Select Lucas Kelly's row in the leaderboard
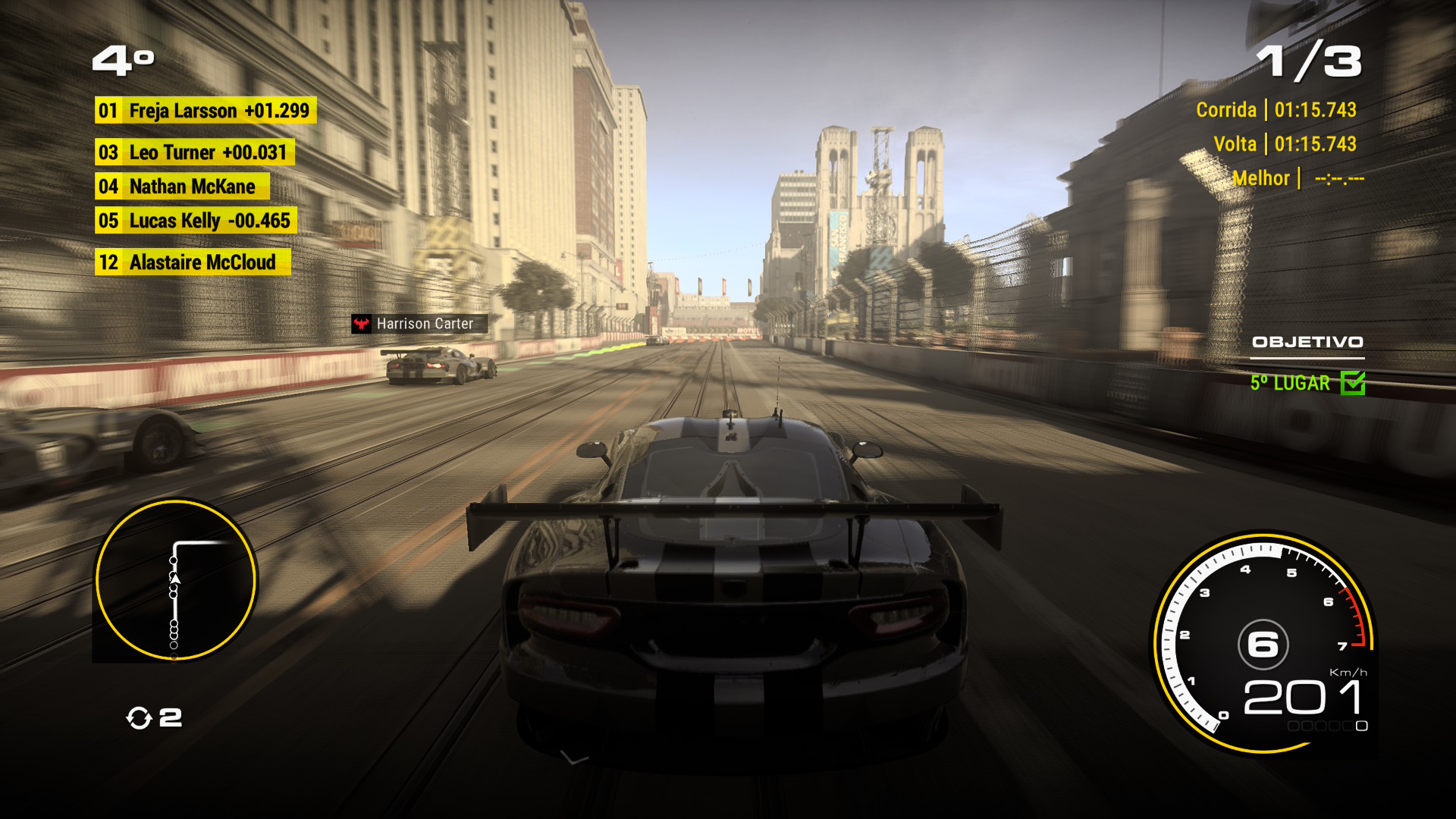 pos(195,221)
